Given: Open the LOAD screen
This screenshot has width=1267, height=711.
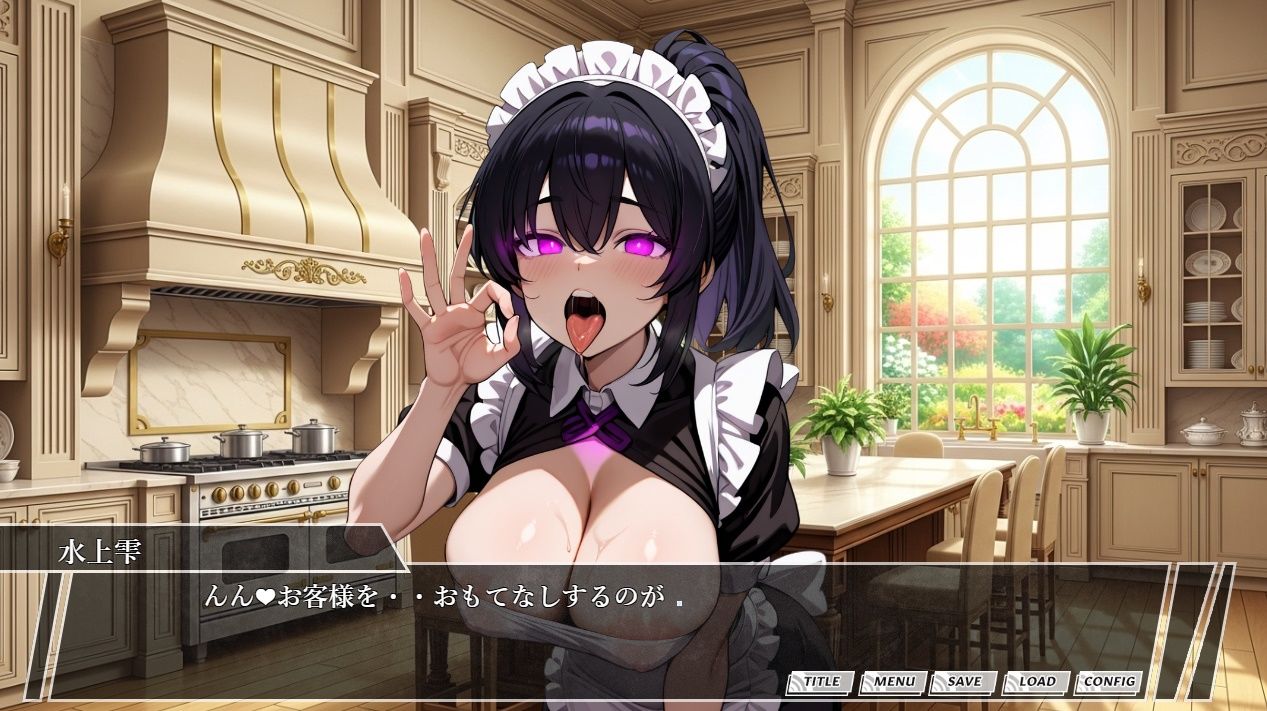Looking at the screenshot, I should tap(1037, 682).
